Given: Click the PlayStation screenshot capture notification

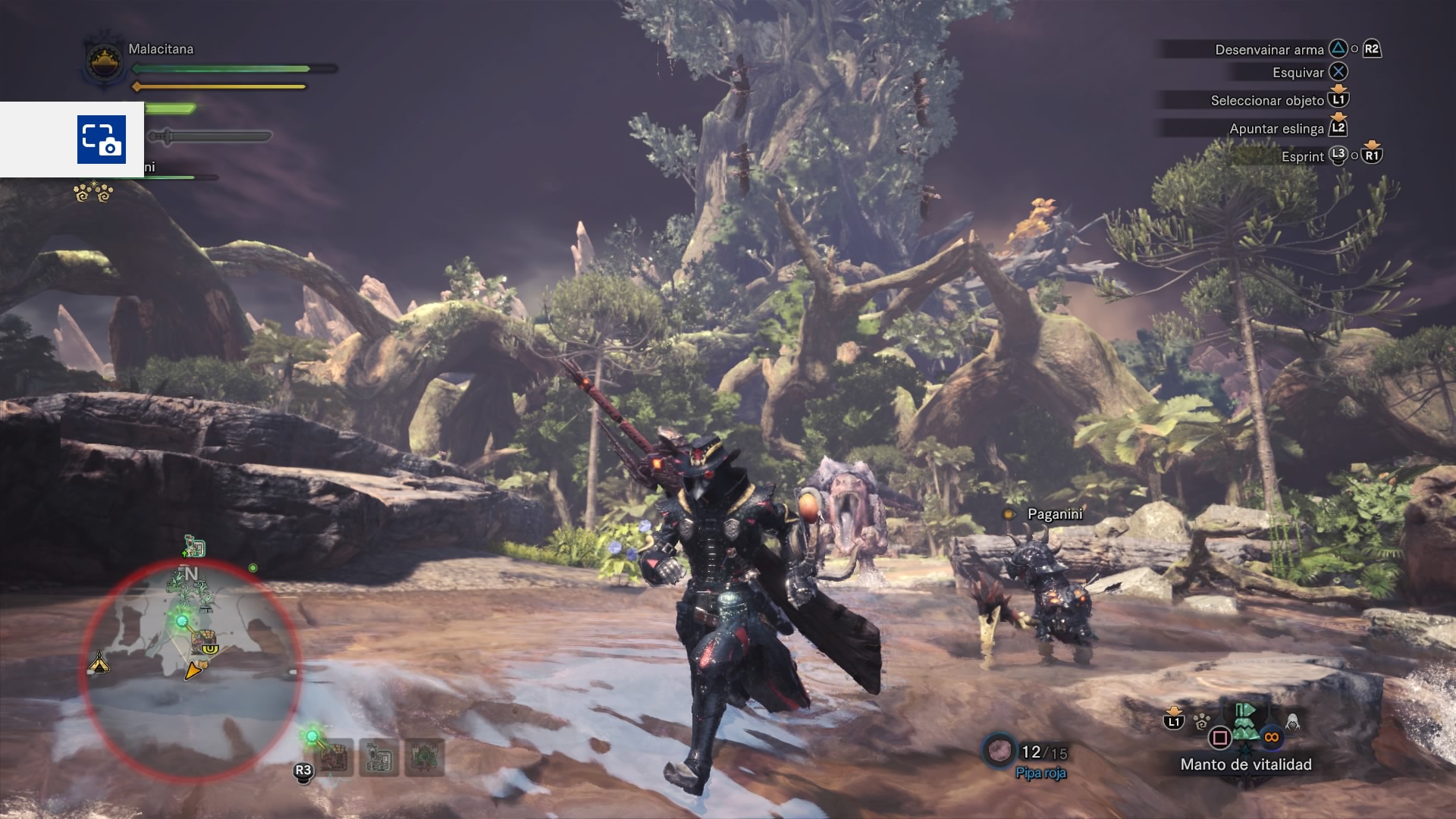Looking at the screenshot, I should [x=102, y=140].
